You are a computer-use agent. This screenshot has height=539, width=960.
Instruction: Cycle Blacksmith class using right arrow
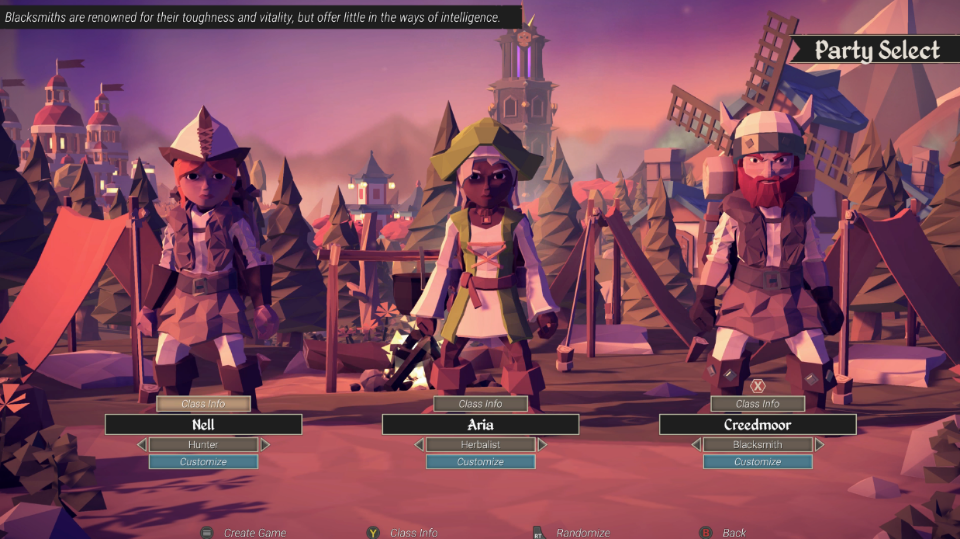point(819,444)
